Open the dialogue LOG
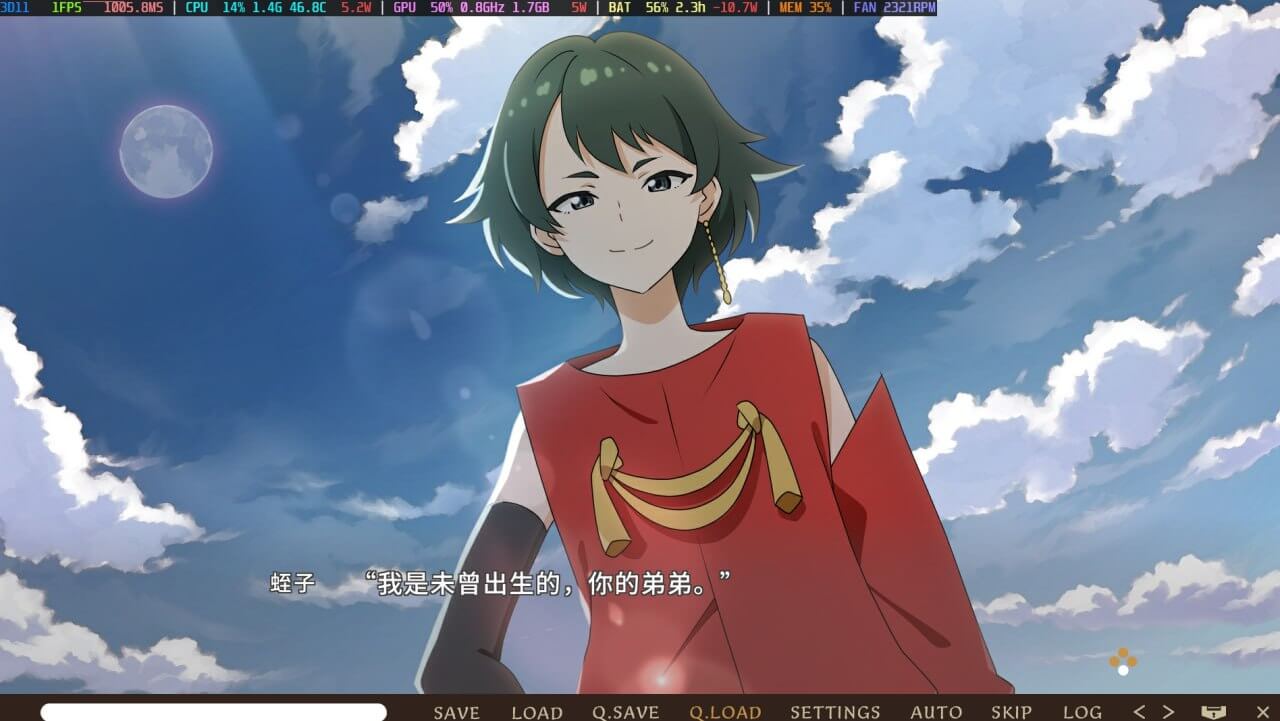This screenshot has height=721, width=1280. (1082, 712)
